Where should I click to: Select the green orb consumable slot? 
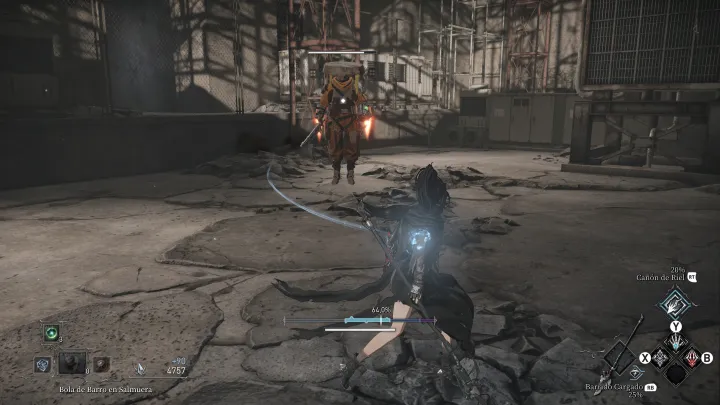click(50, 334)
